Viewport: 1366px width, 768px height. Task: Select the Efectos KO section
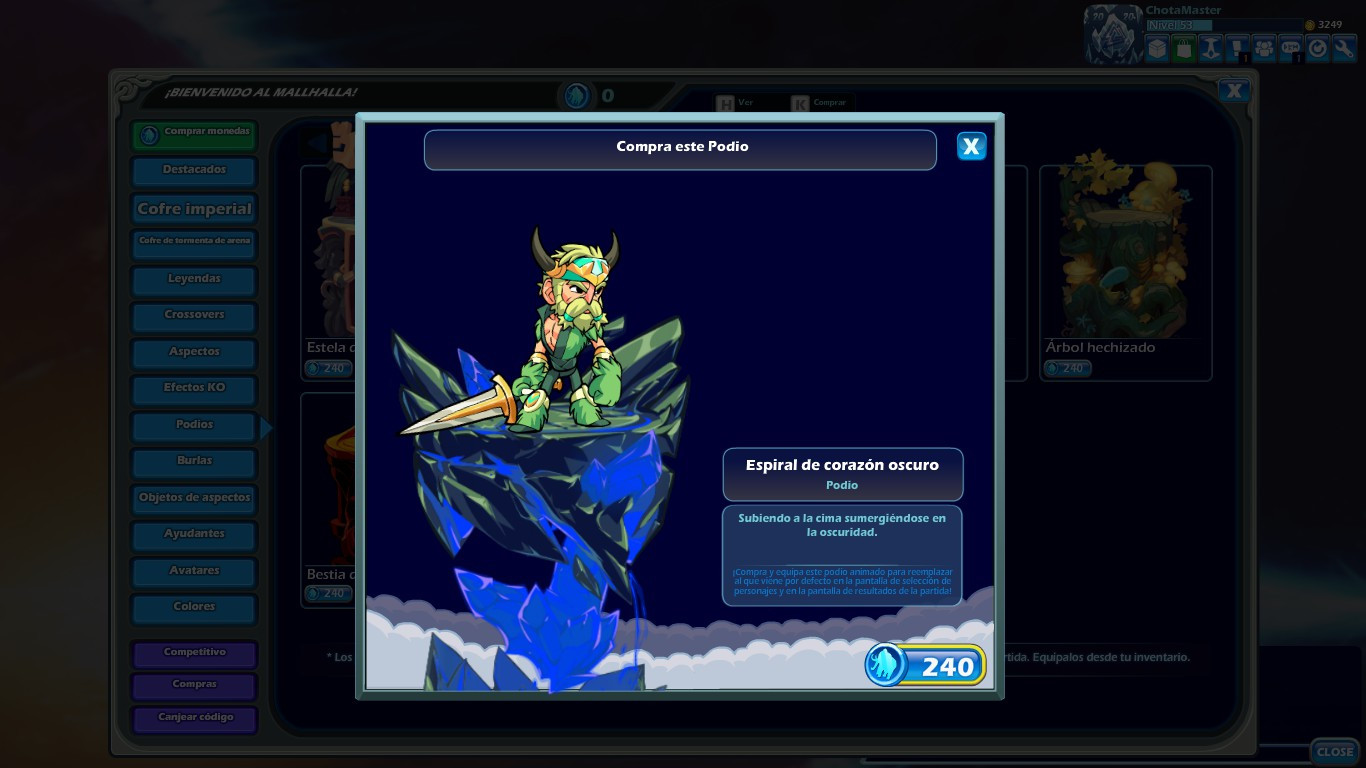click(x=193, y=388)
